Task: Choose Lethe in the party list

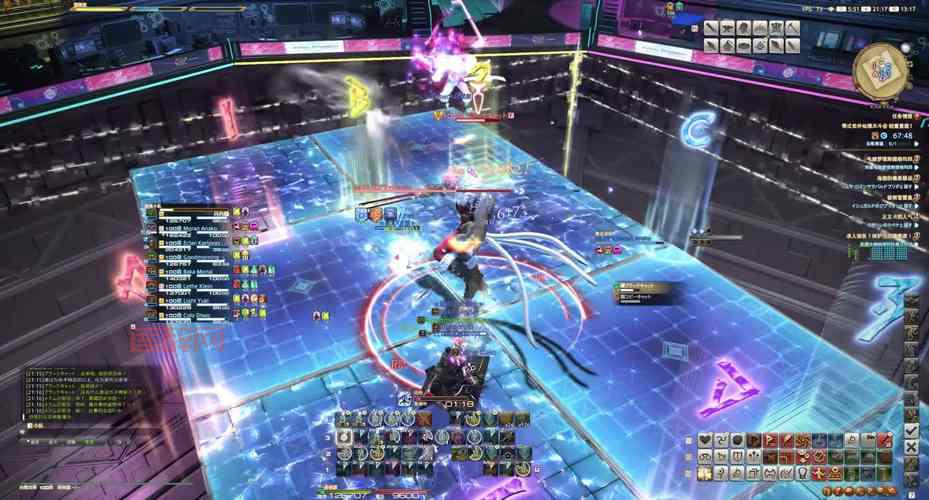Action: (x=195, y=284)
